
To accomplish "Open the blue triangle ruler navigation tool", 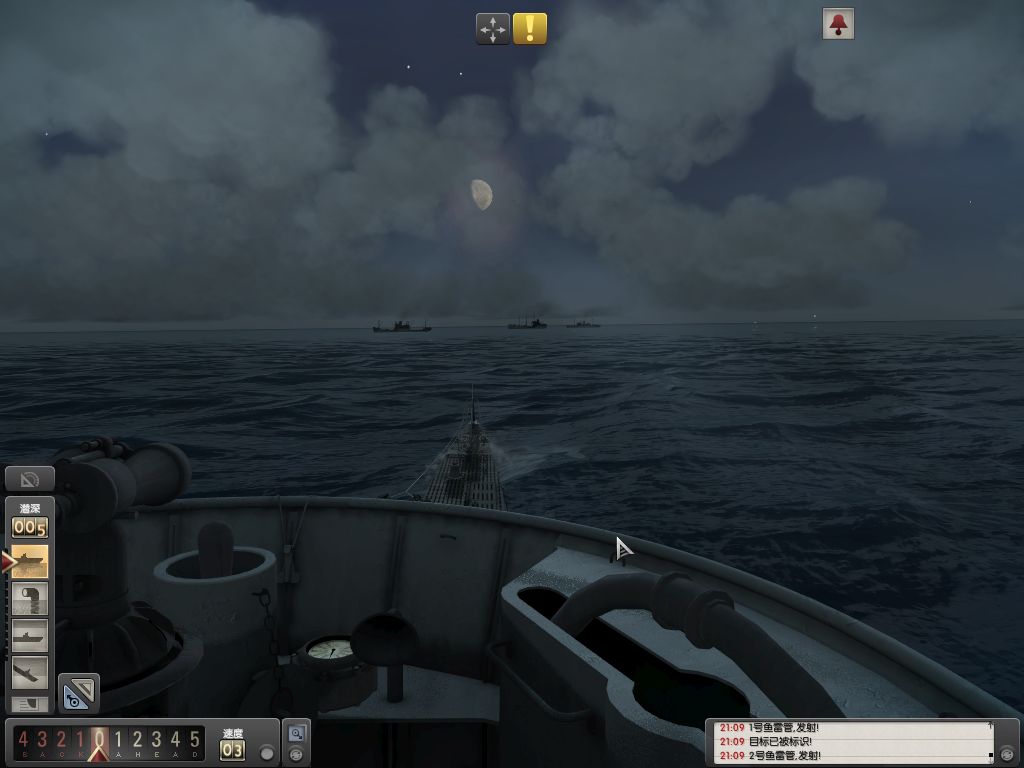I will click(78, 692).
